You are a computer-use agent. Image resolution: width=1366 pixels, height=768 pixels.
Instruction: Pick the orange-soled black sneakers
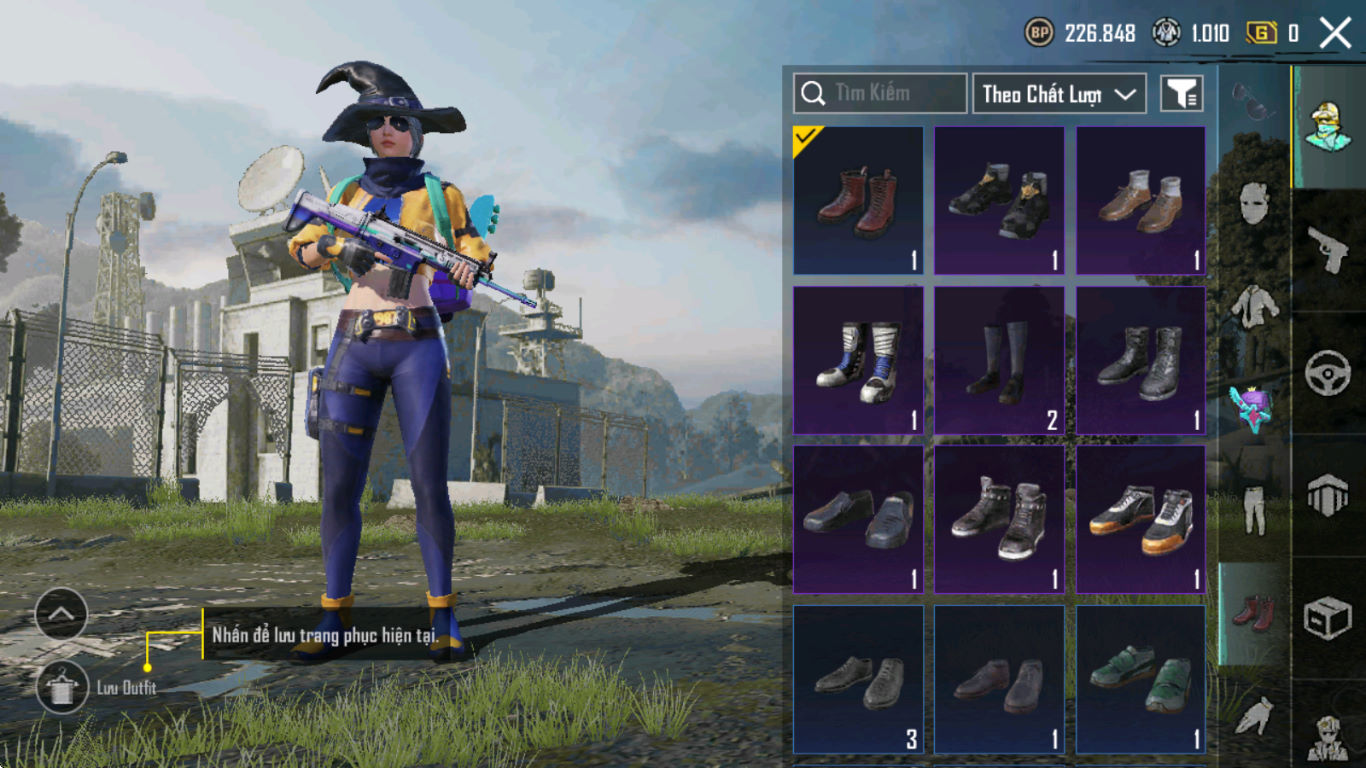click(x=1140, y=519)
